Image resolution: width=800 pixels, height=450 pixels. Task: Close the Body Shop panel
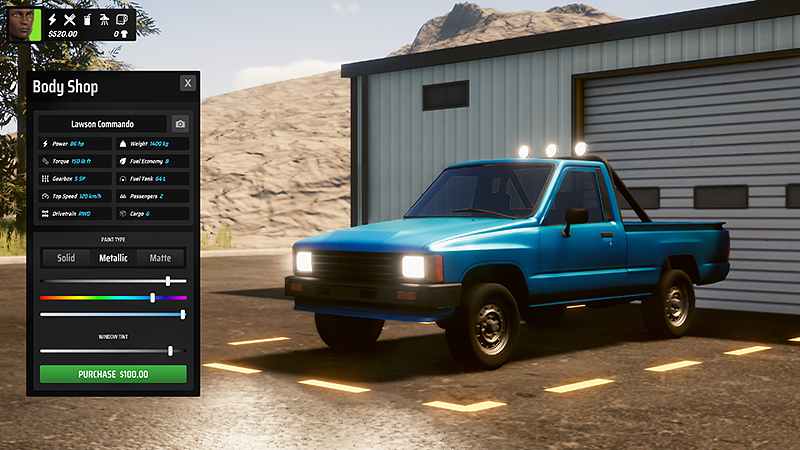point(188,83)
